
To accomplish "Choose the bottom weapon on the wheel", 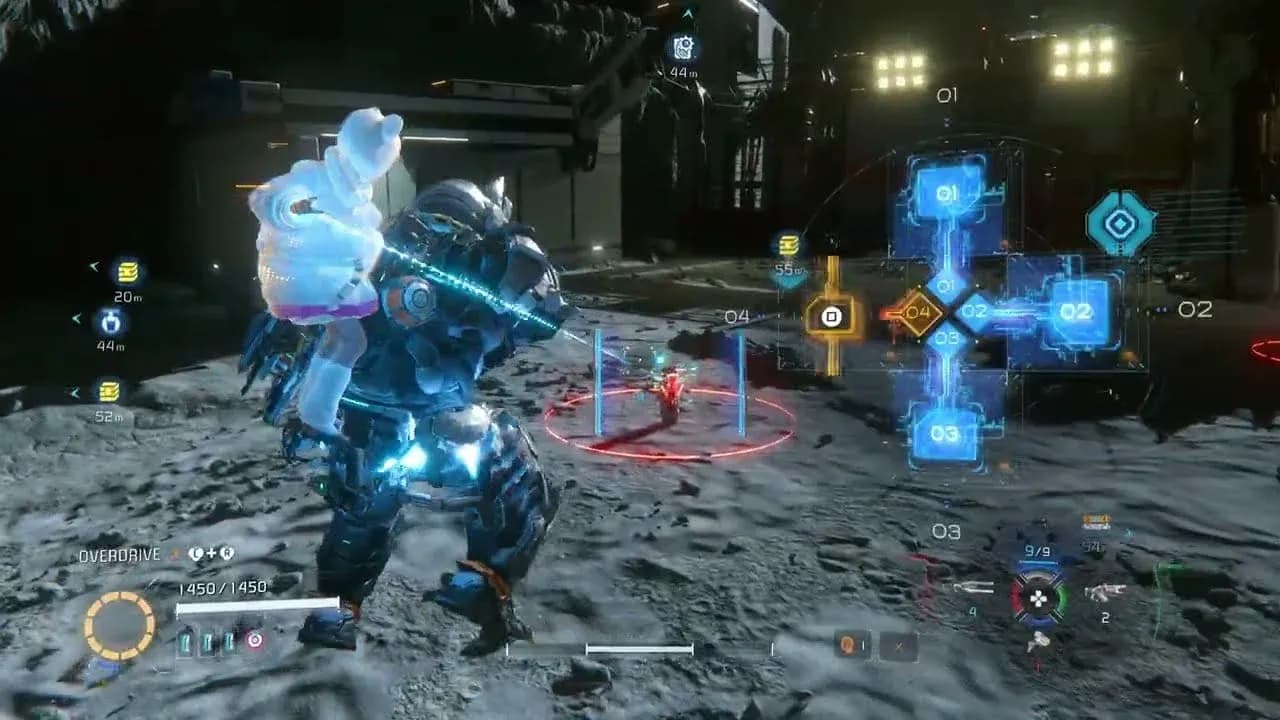I will point(1039,641).
